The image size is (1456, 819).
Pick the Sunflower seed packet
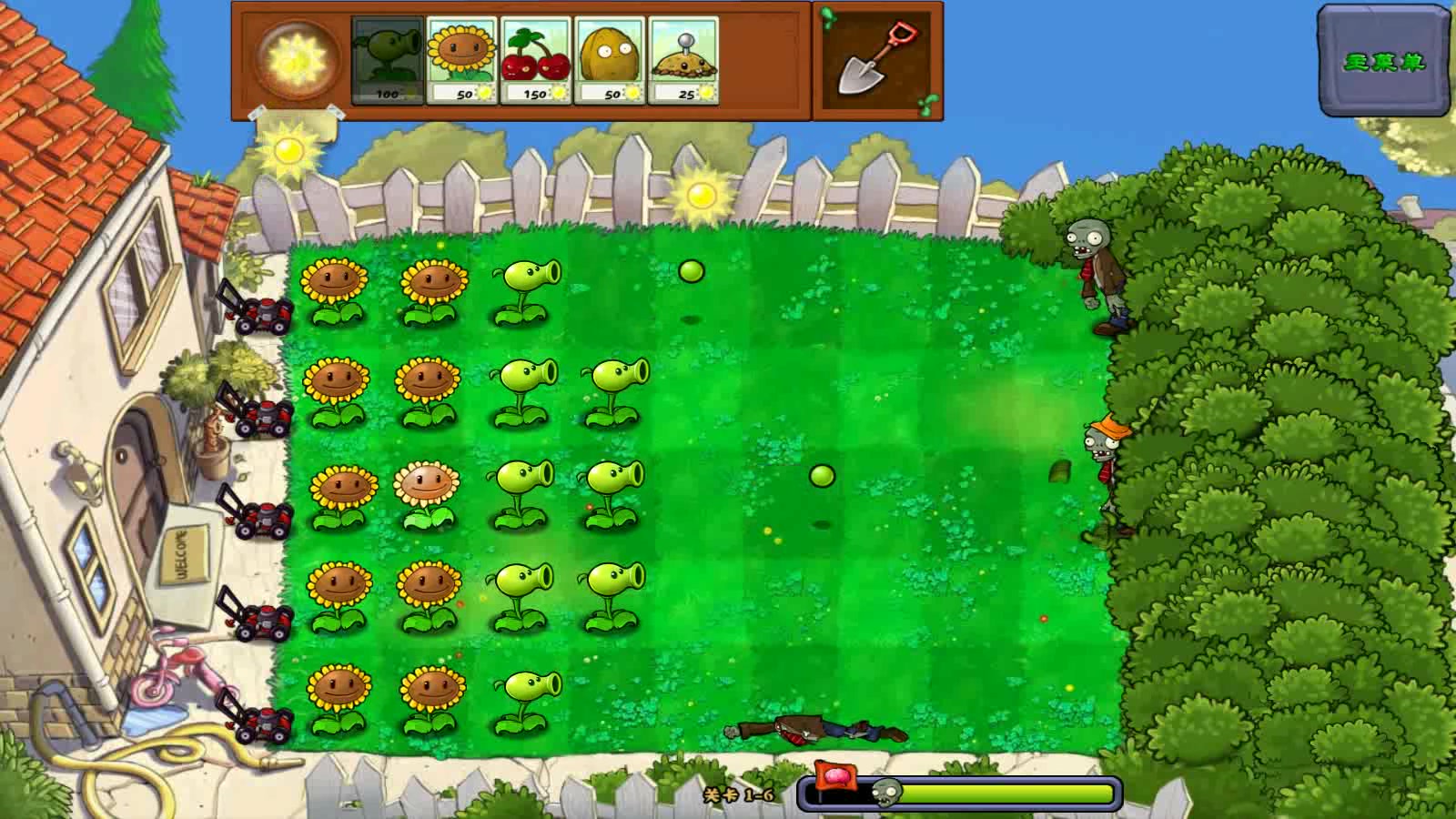[x=462, y=60]
